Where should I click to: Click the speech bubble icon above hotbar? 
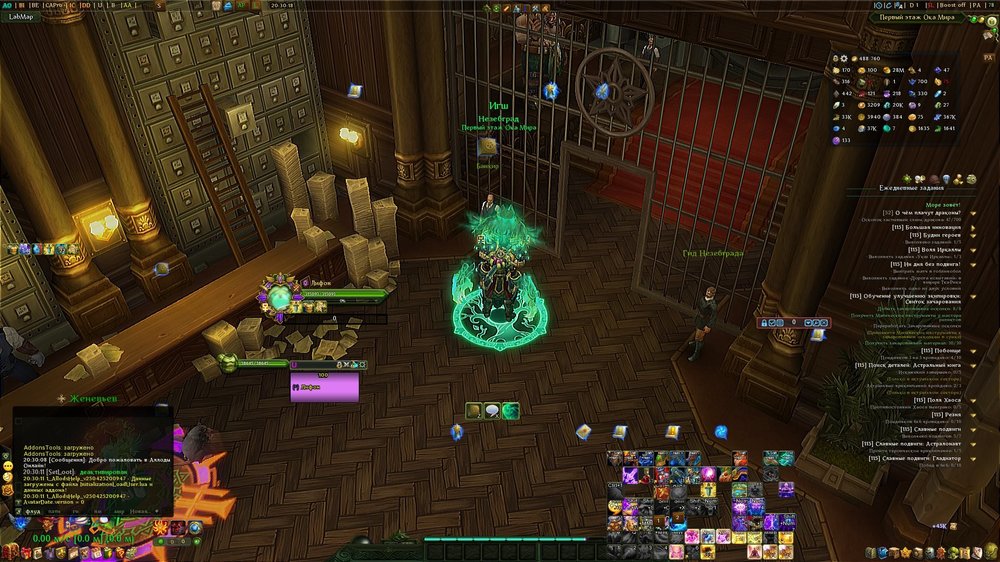pos(492,410)
